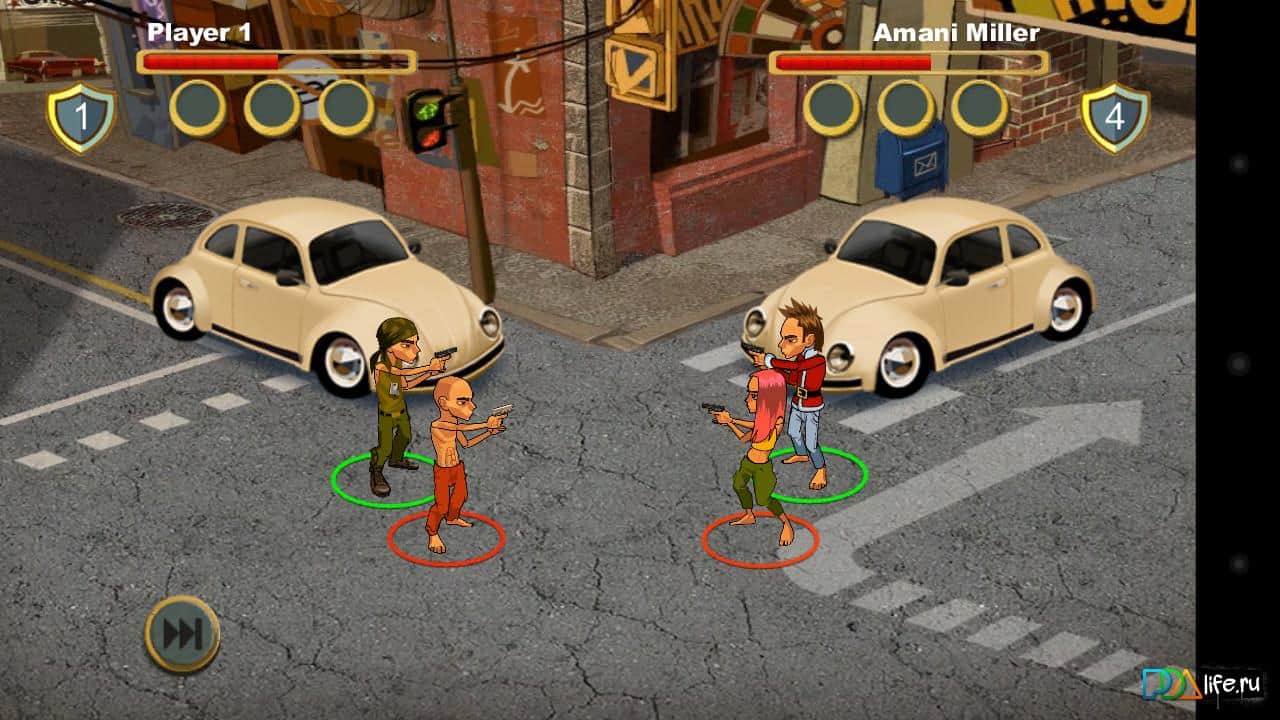
Task: Tap the fast-forward button
Action: tap(182, 634)
